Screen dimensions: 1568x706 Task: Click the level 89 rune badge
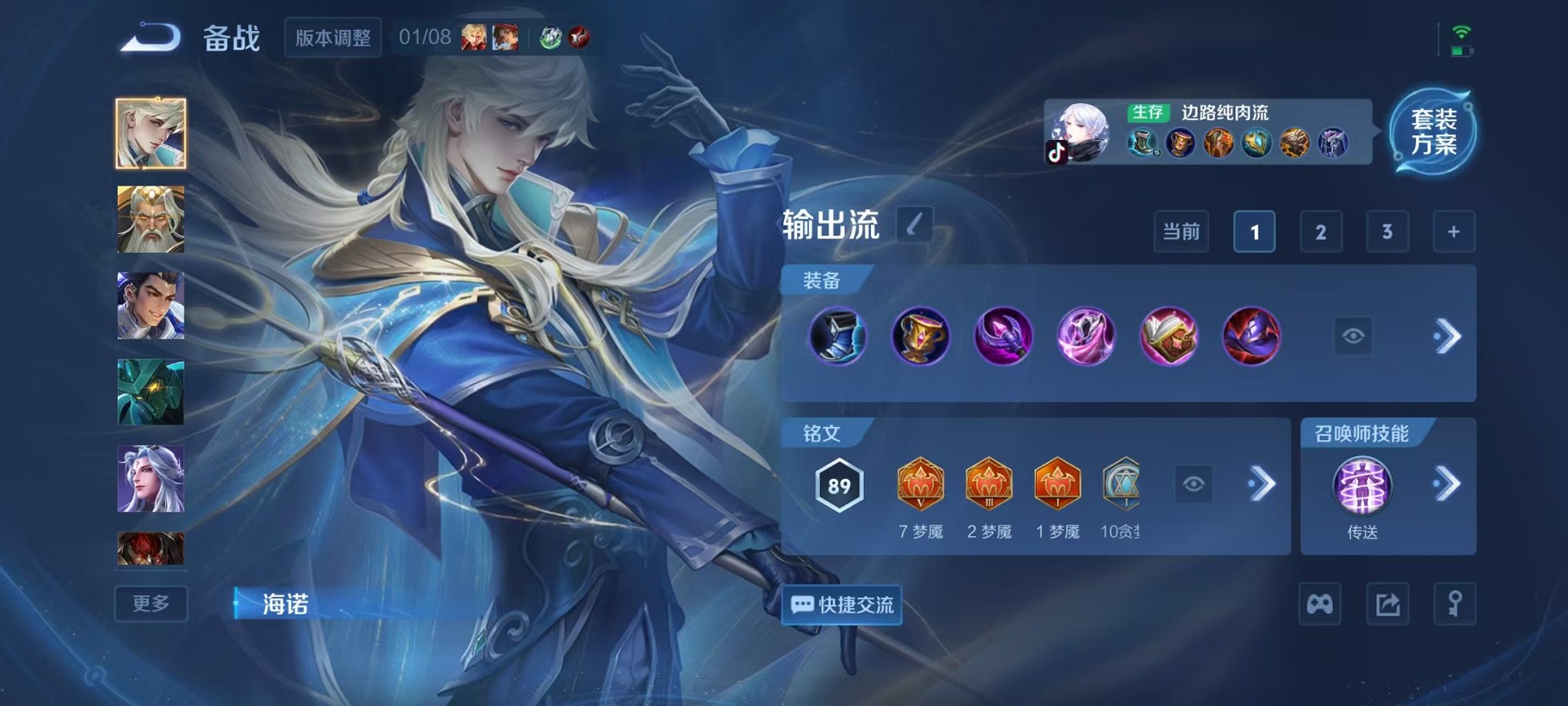point(841,485)
